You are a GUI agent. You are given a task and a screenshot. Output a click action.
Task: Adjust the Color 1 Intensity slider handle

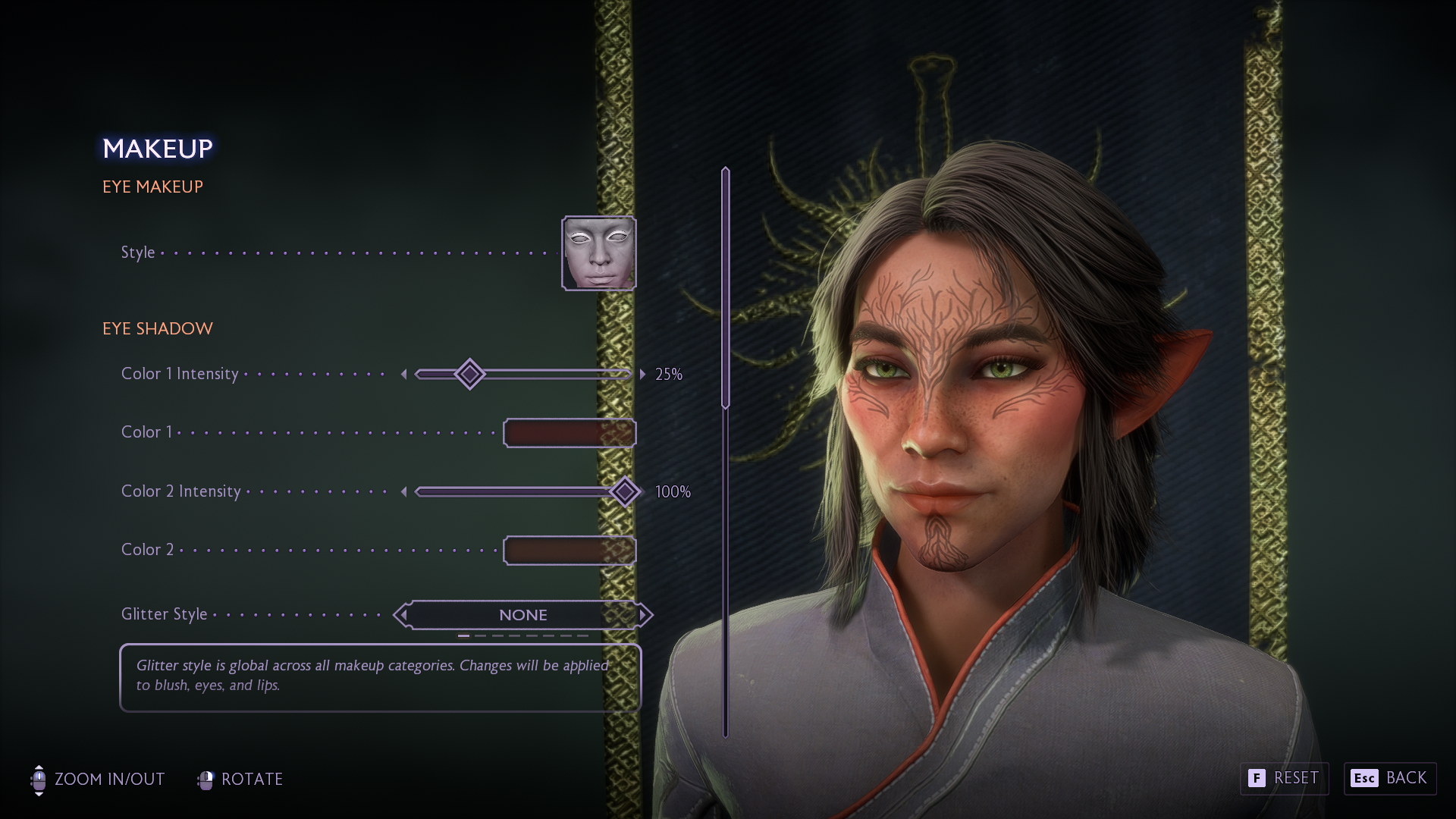(x=469, y=374)
